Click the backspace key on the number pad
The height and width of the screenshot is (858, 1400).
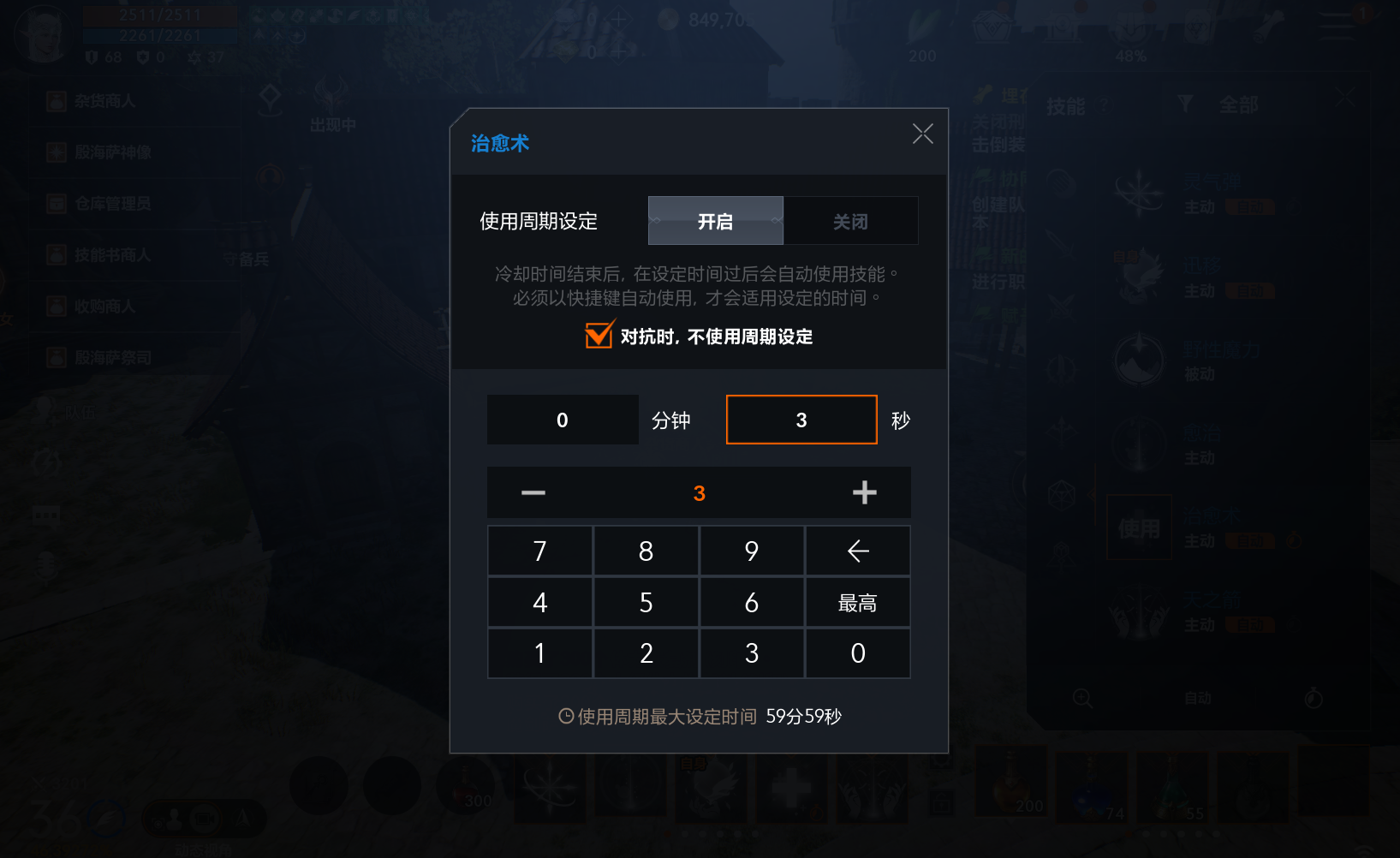(857, 551)
